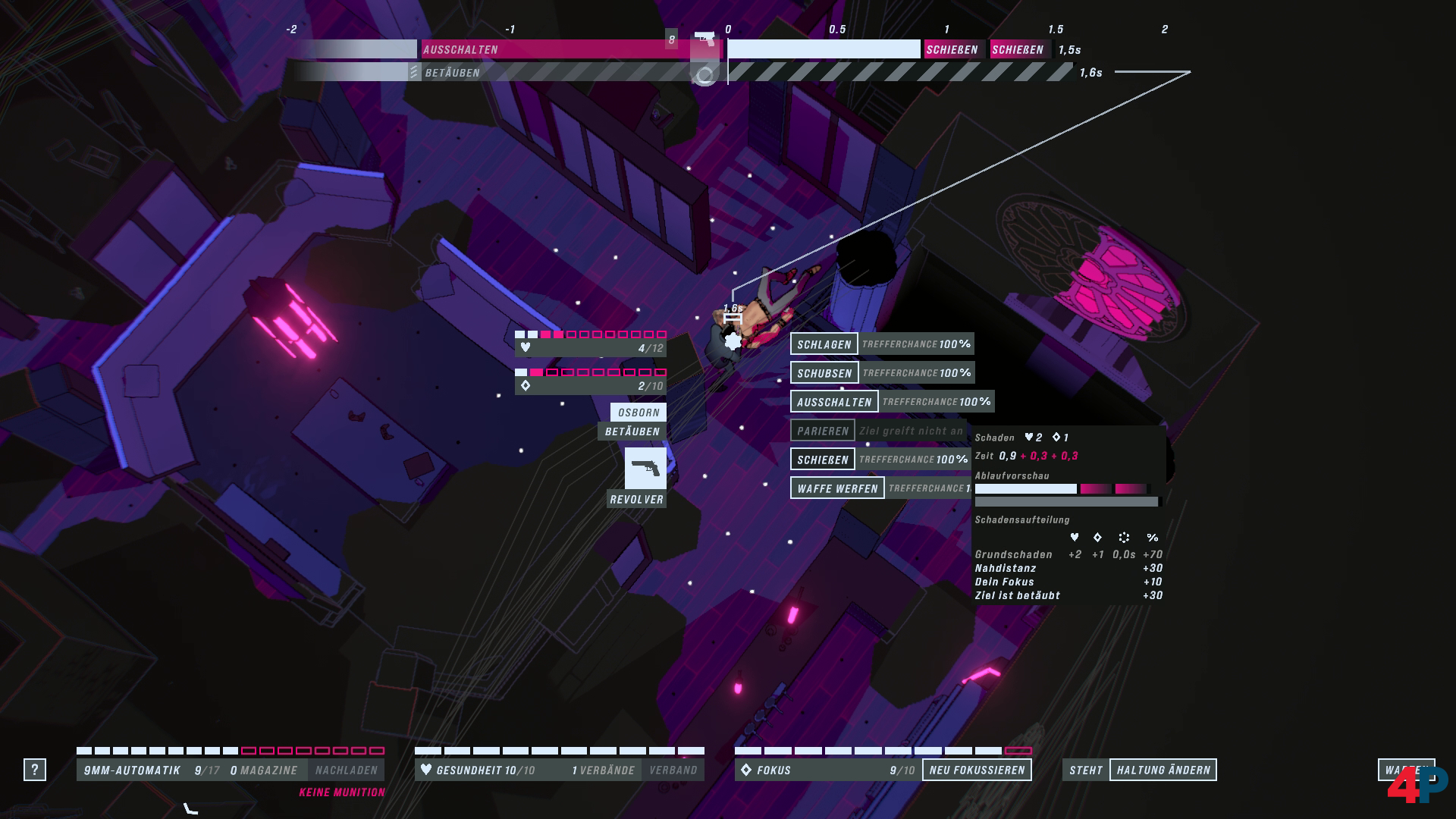Activate Neu Fokussieren
1456x819 pixels.
point(977,770)
